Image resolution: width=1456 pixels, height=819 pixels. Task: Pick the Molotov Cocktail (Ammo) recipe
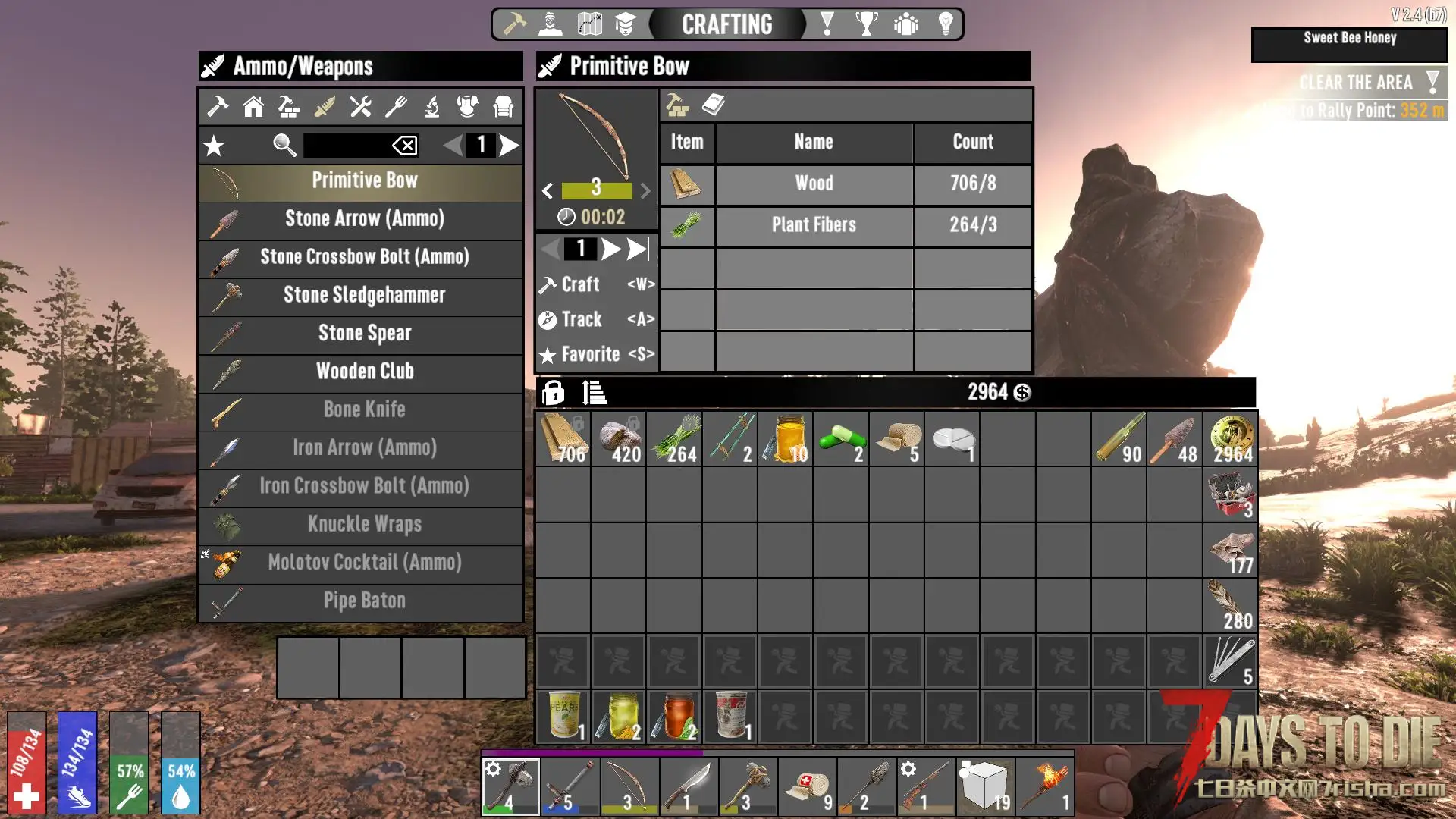(x=364, y=563)
